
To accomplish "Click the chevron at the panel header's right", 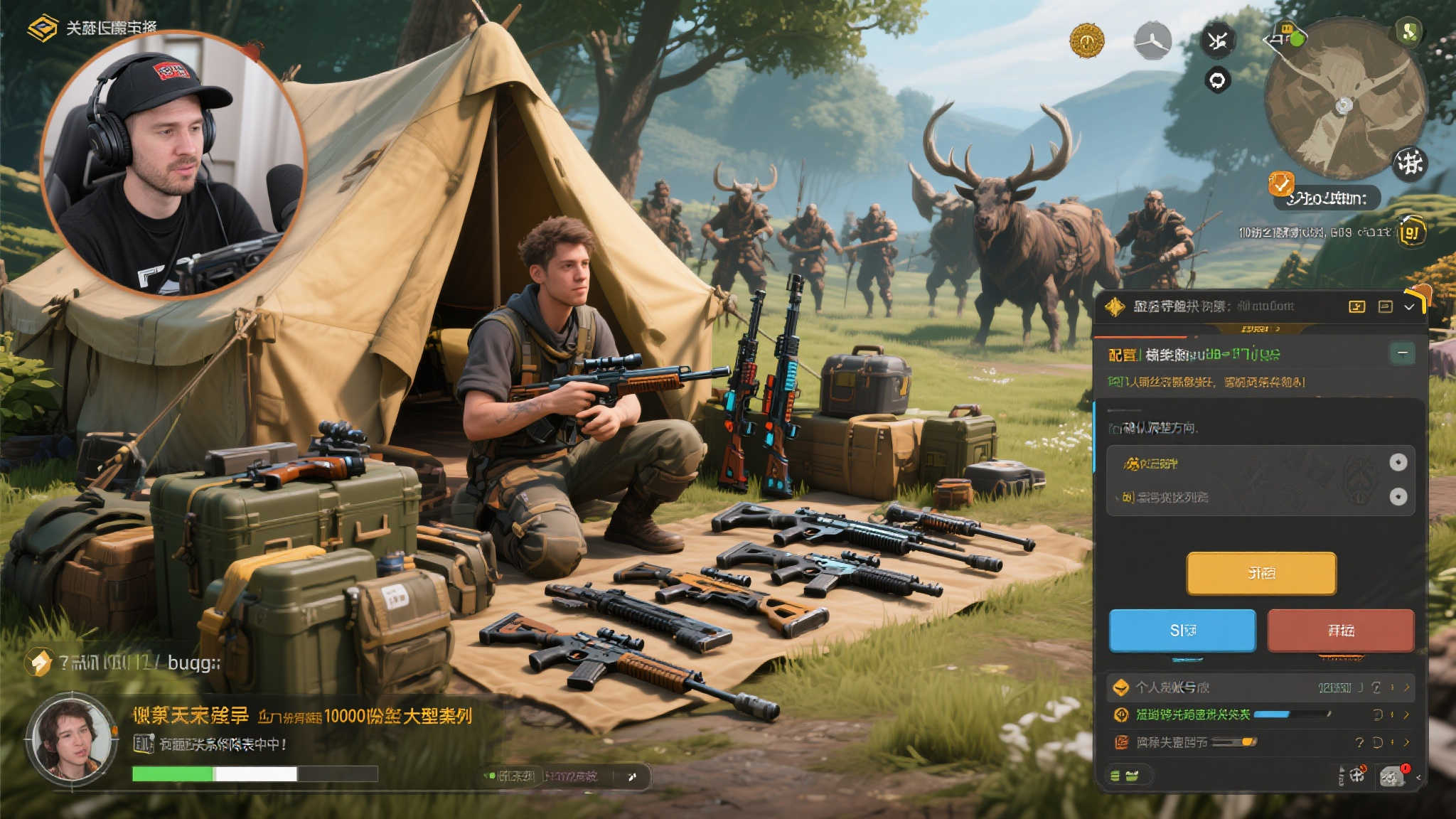I will pos(1409,306).
